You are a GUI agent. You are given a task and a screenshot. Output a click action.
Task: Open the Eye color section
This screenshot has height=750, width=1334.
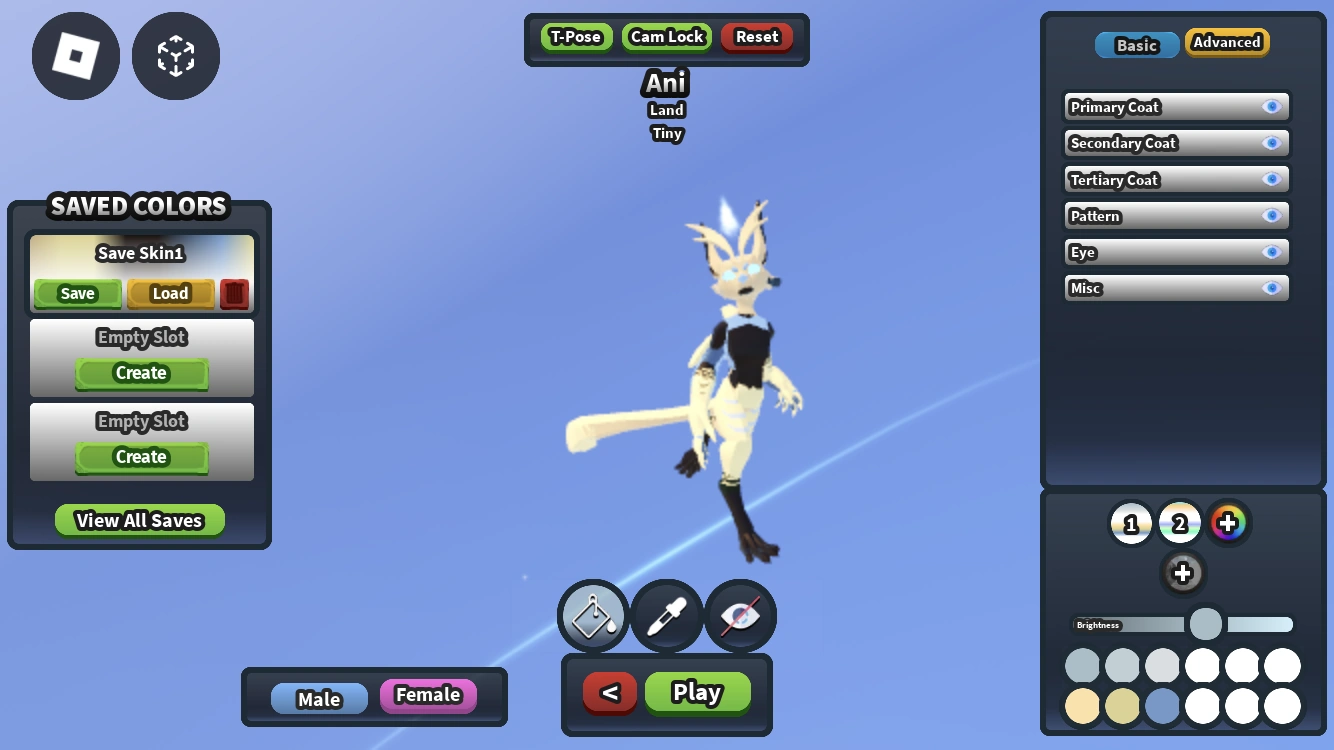coord(1176,252)
